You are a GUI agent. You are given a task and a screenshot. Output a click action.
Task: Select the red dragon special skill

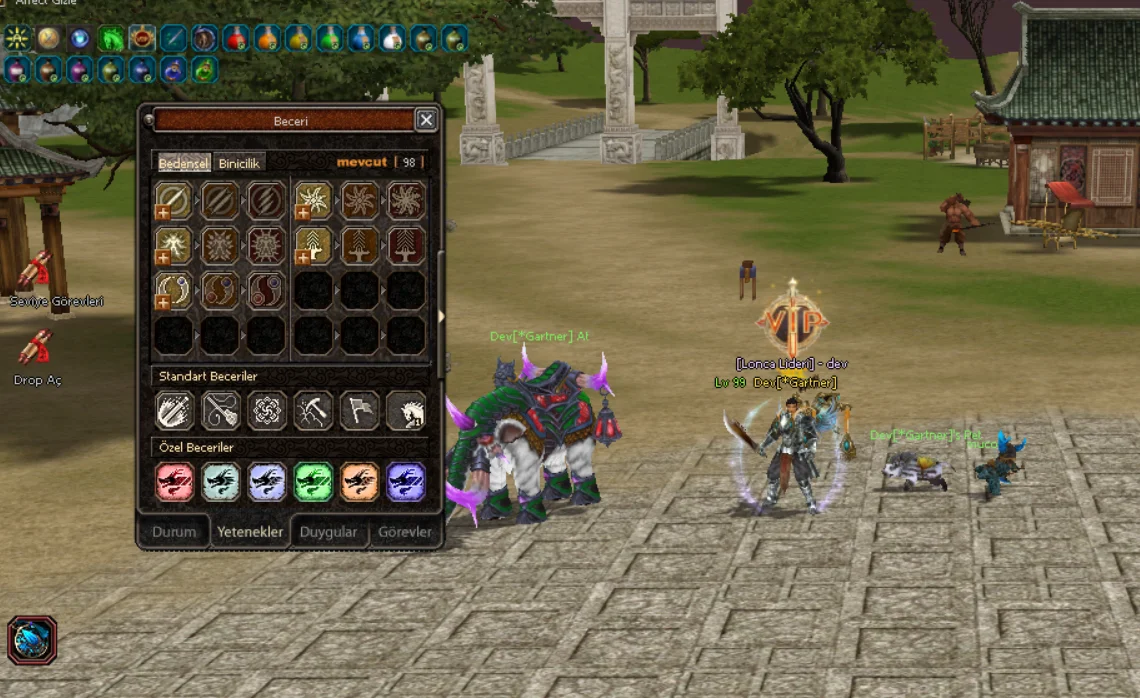tap(174, 481)
